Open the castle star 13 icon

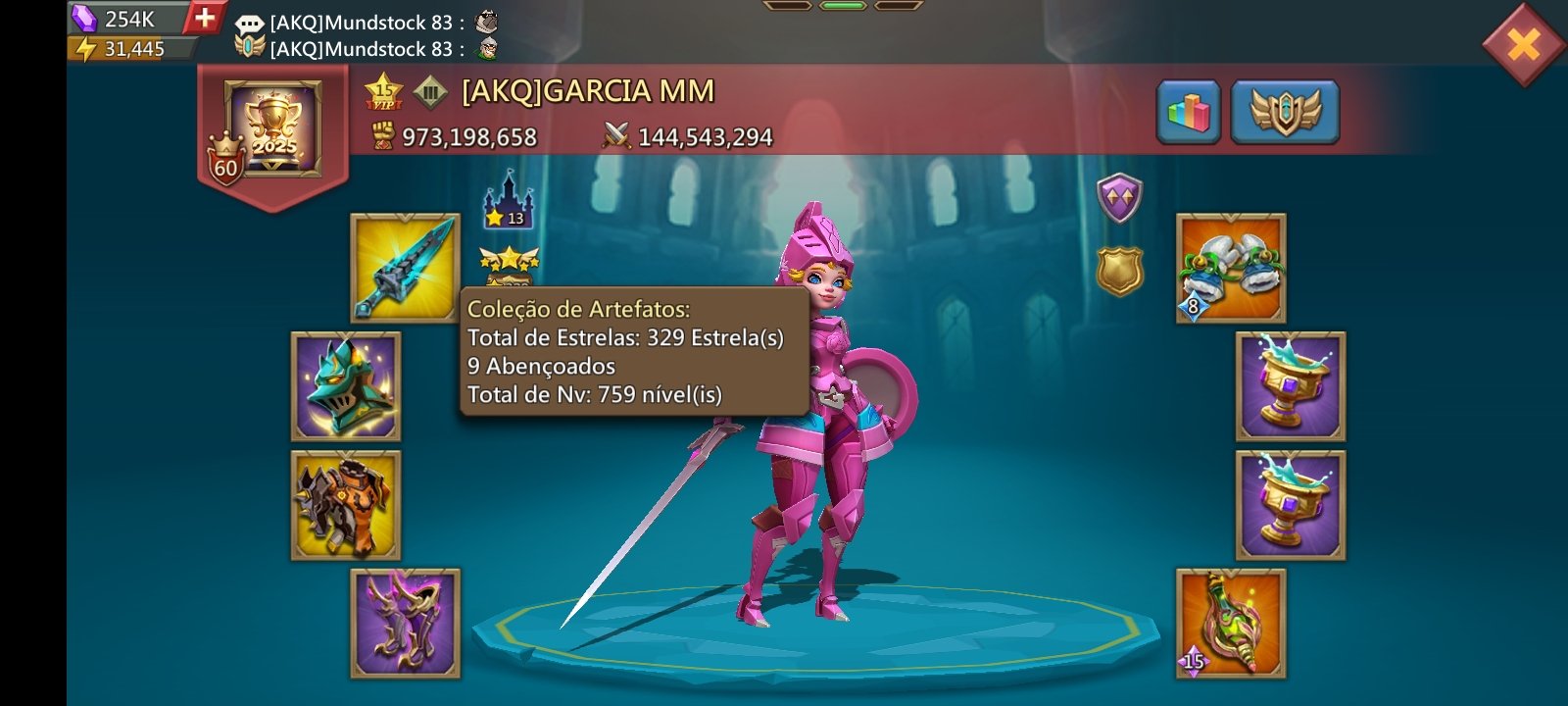click(x=508, y=200)
